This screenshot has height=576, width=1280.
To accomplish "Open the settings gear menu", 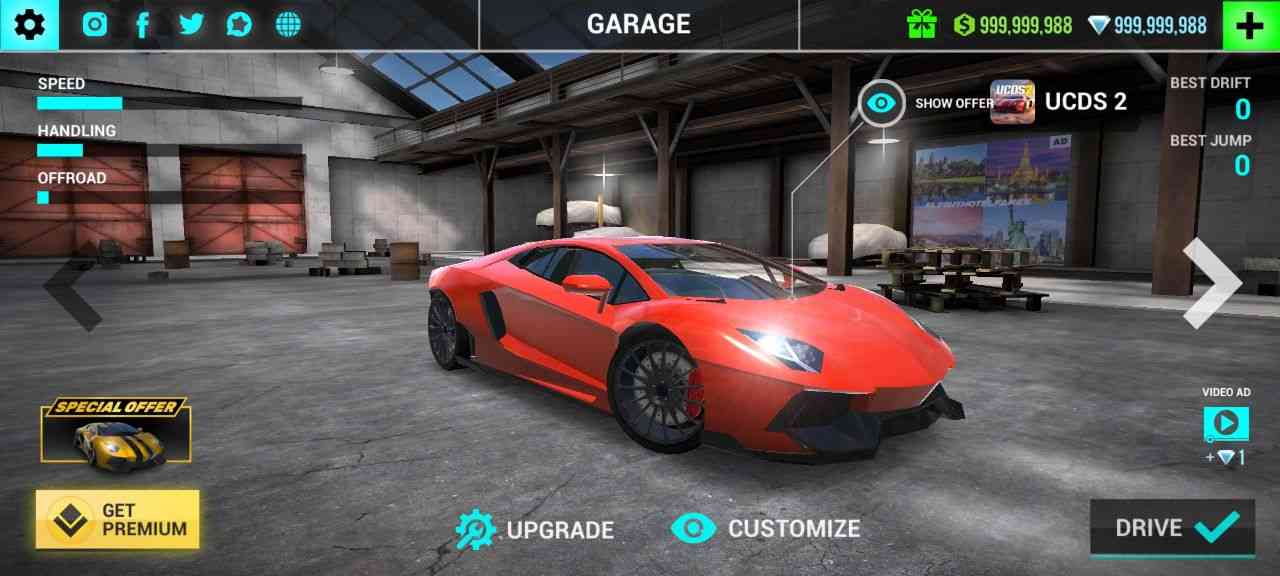I will click(29, 25).
